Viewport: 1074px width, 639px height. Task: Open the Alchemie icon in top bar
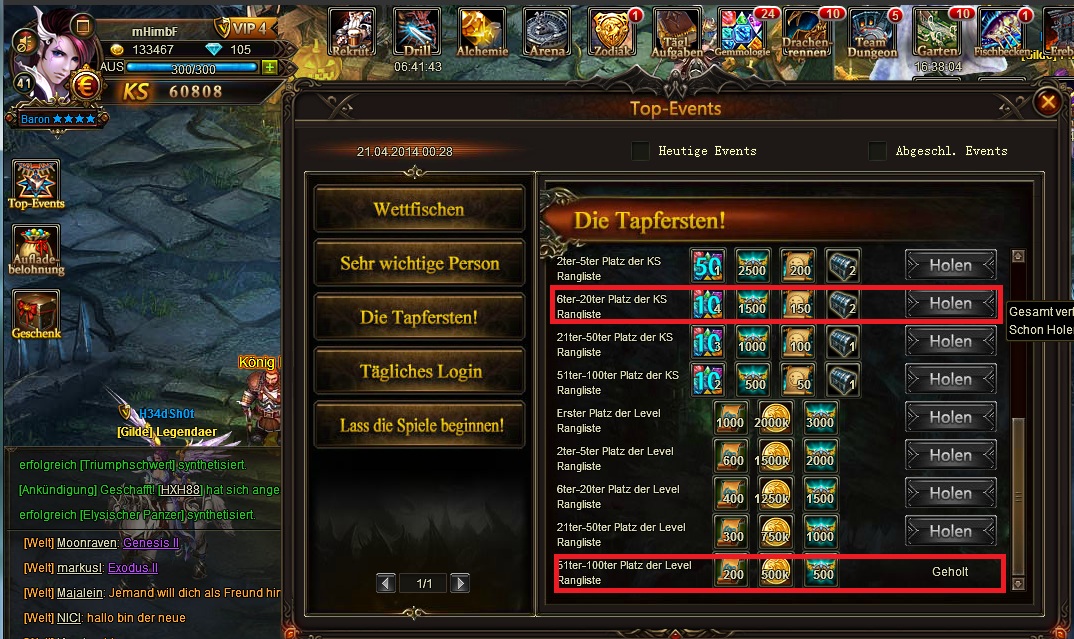(482, 33)
